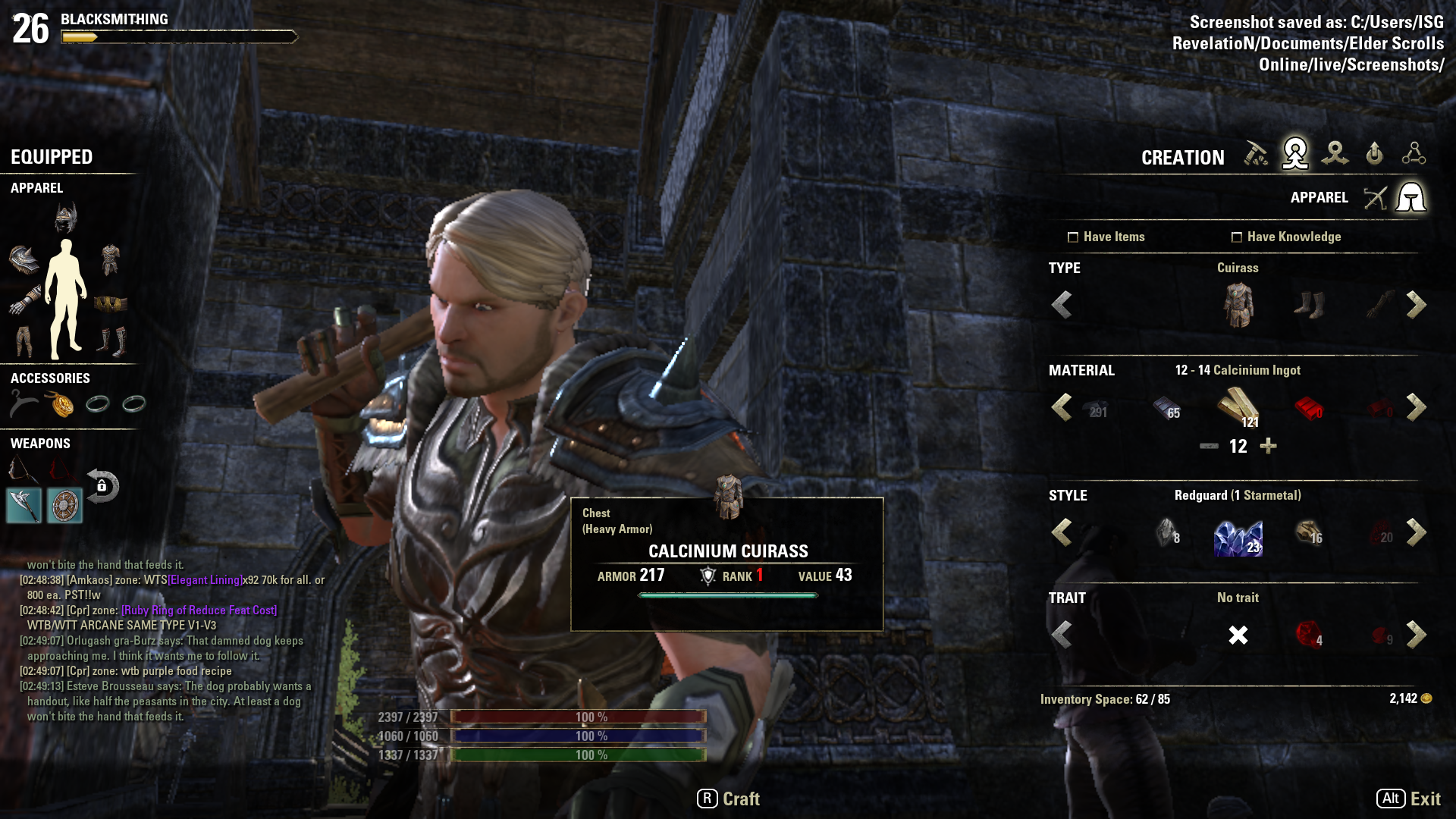Increase ingot quantity with plus button

1268,446
